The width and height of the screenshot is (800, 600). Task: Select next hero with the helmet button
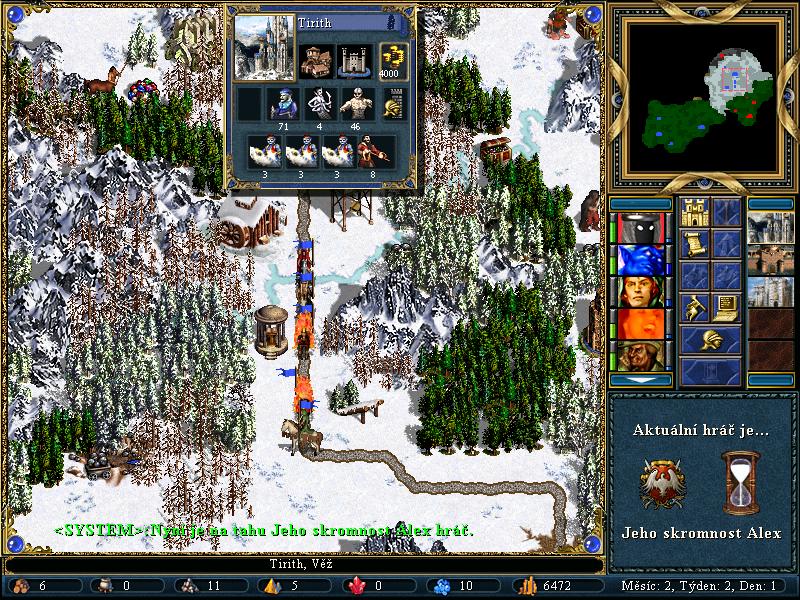coord(711,339)
